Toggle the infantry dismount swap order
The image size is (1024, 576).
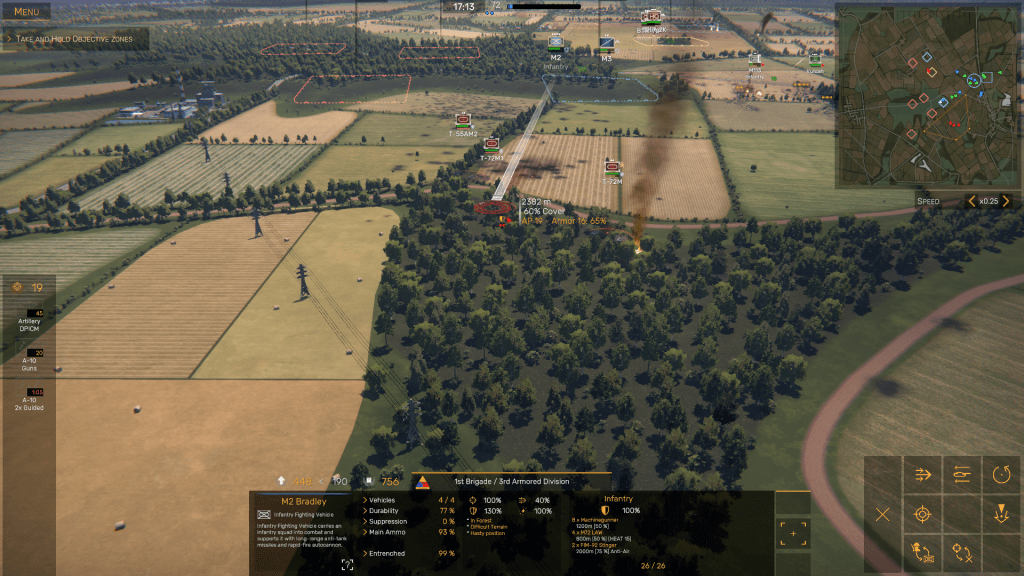tap(923, 553)
